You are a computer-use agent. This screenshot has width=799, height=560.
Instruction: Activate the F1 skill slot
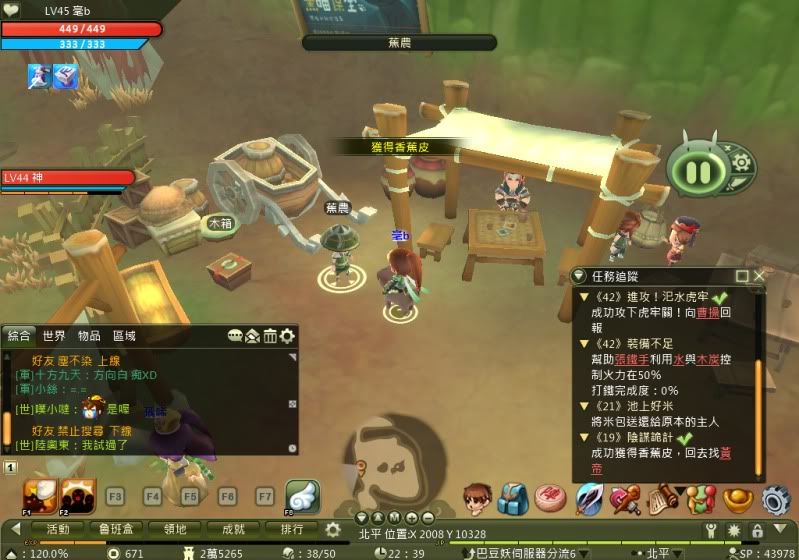pos(38,494)
